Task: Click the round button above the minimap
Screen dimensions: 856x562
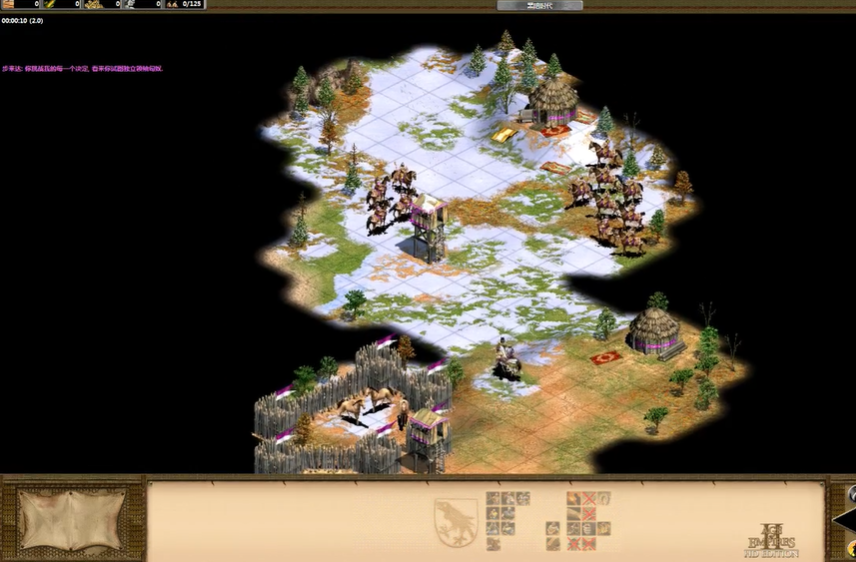Action: (852, 494)
